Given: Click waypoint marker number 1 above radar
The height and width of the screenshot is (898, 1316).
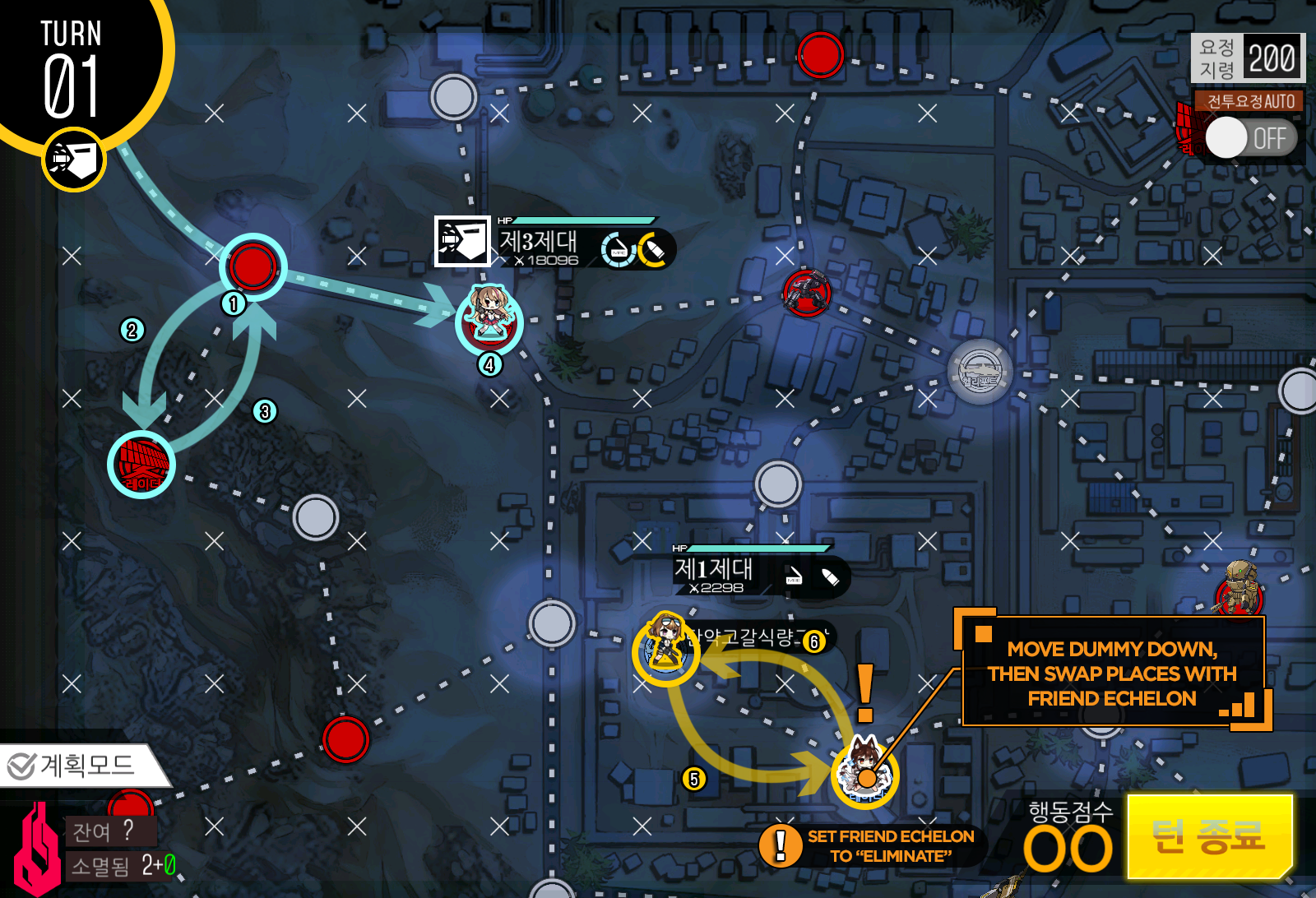Looking at the screenshot, I should 232,304.
